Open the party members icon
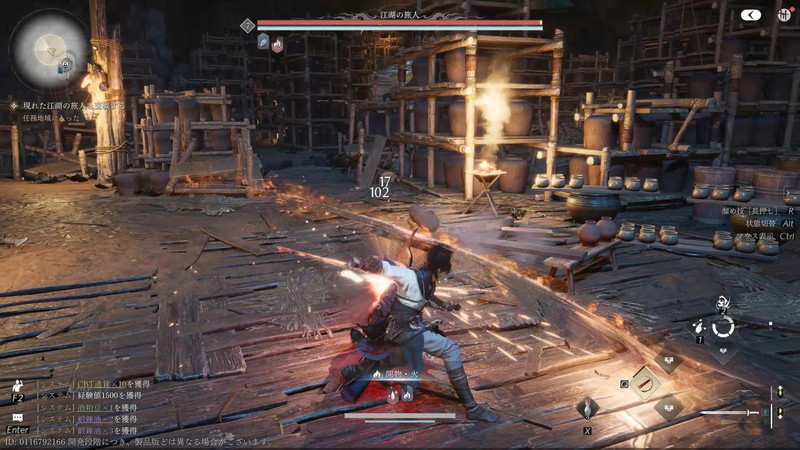The image size is (800, 450). coord(17,386)
